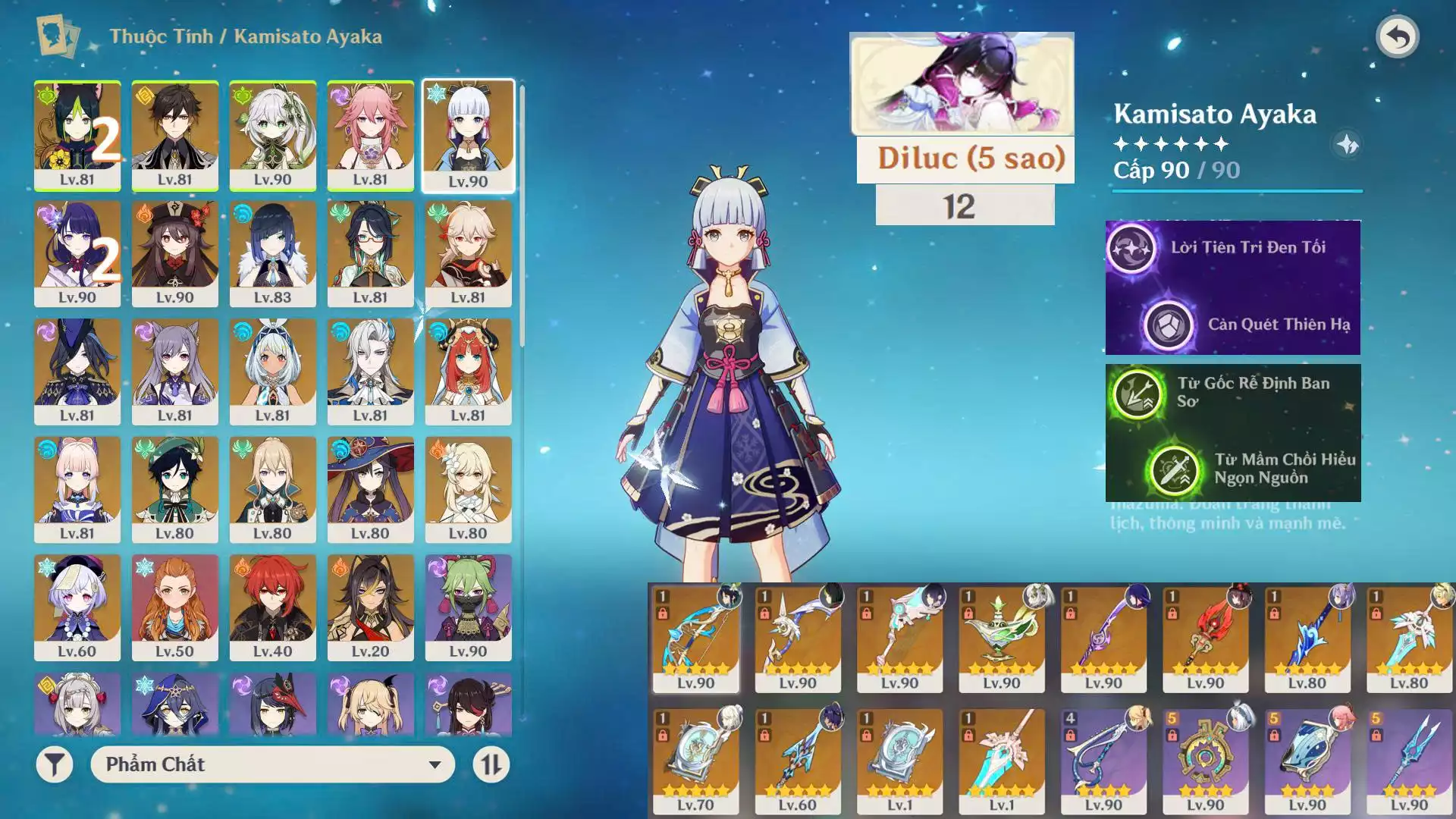Open the Phẩm Chất sort dropdown
1456x819 pixels.
(x=272, y=764)
